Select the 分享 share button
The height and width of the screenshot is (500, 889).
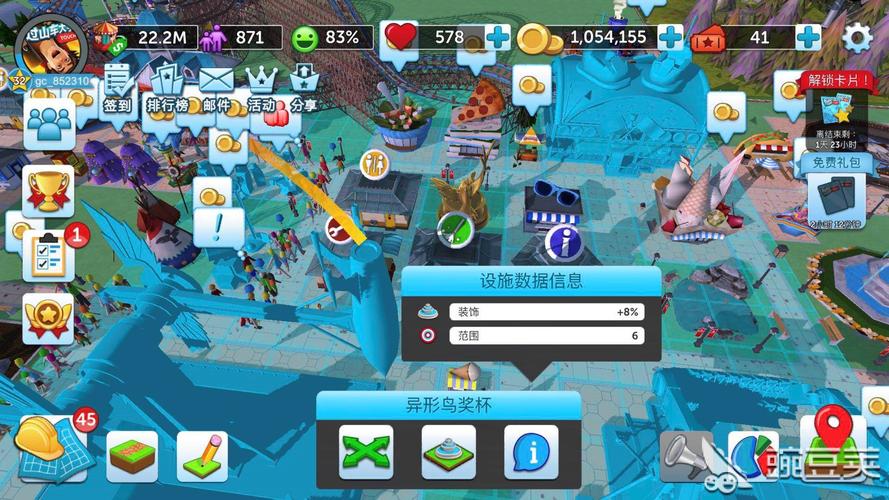[x=304, y=87]
